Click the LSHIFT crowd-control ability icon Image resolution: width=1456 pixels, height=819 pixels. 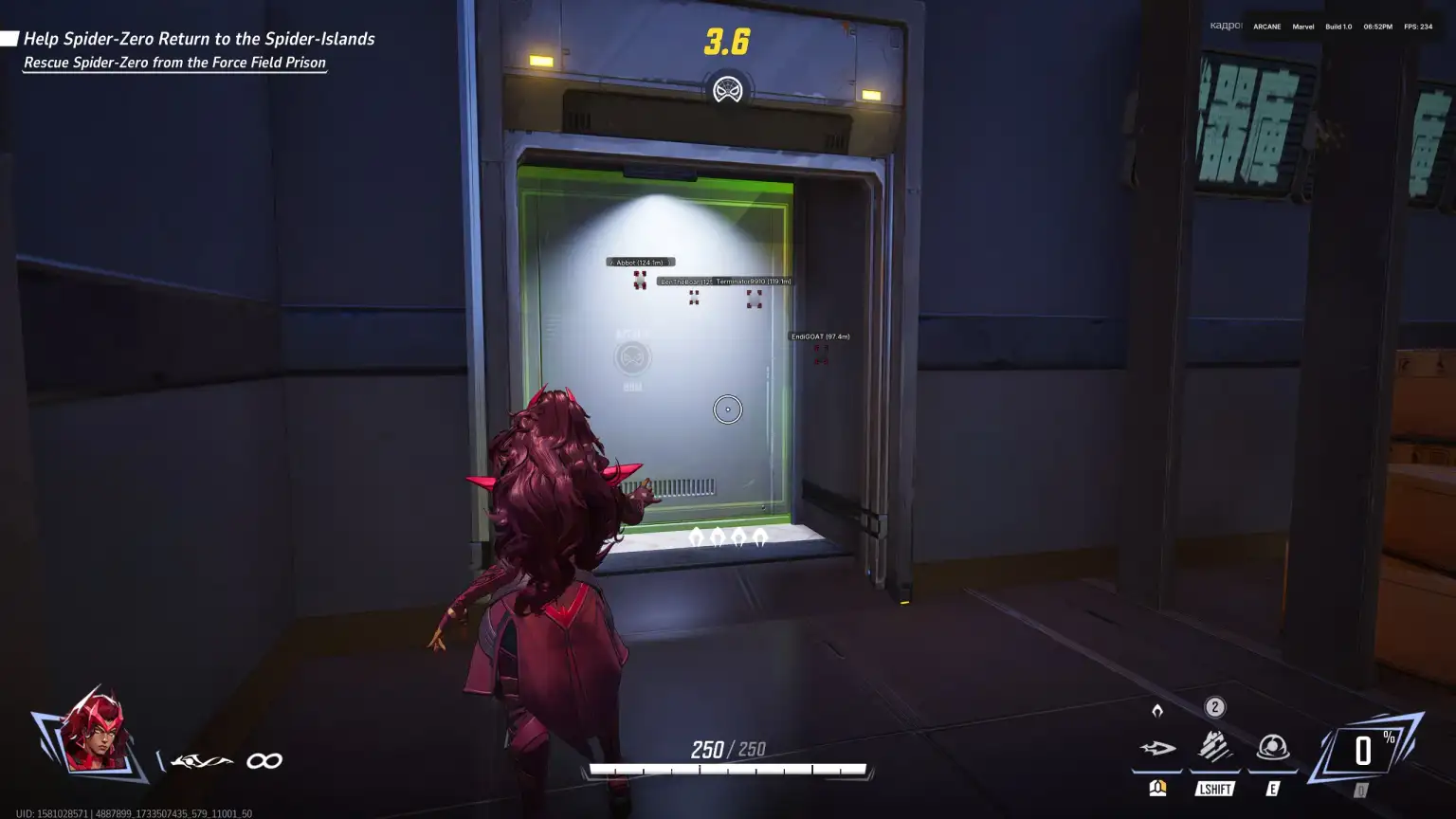pos(1214,749)
